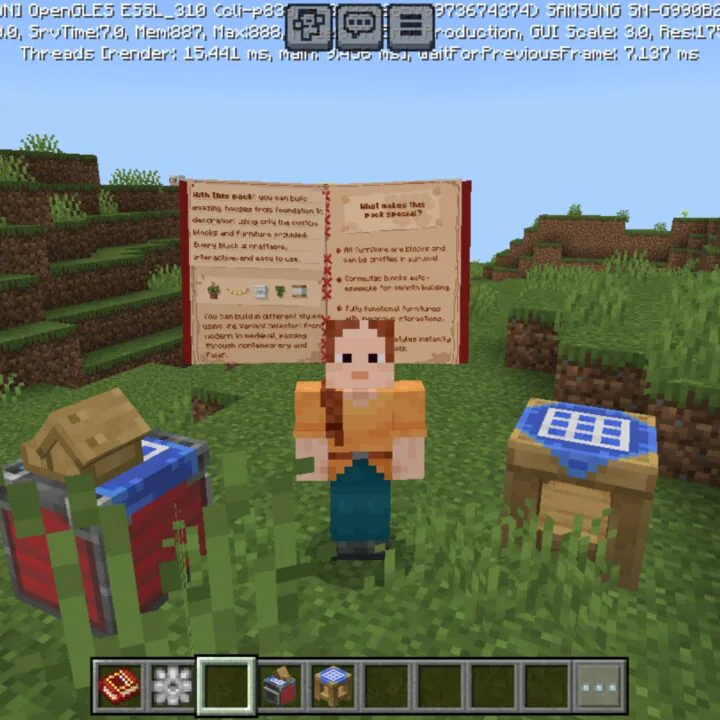The width and height of the screenshot is (720, 720).
Task: Select the white gear-shaped item slot
Action: tap(172, 685)
